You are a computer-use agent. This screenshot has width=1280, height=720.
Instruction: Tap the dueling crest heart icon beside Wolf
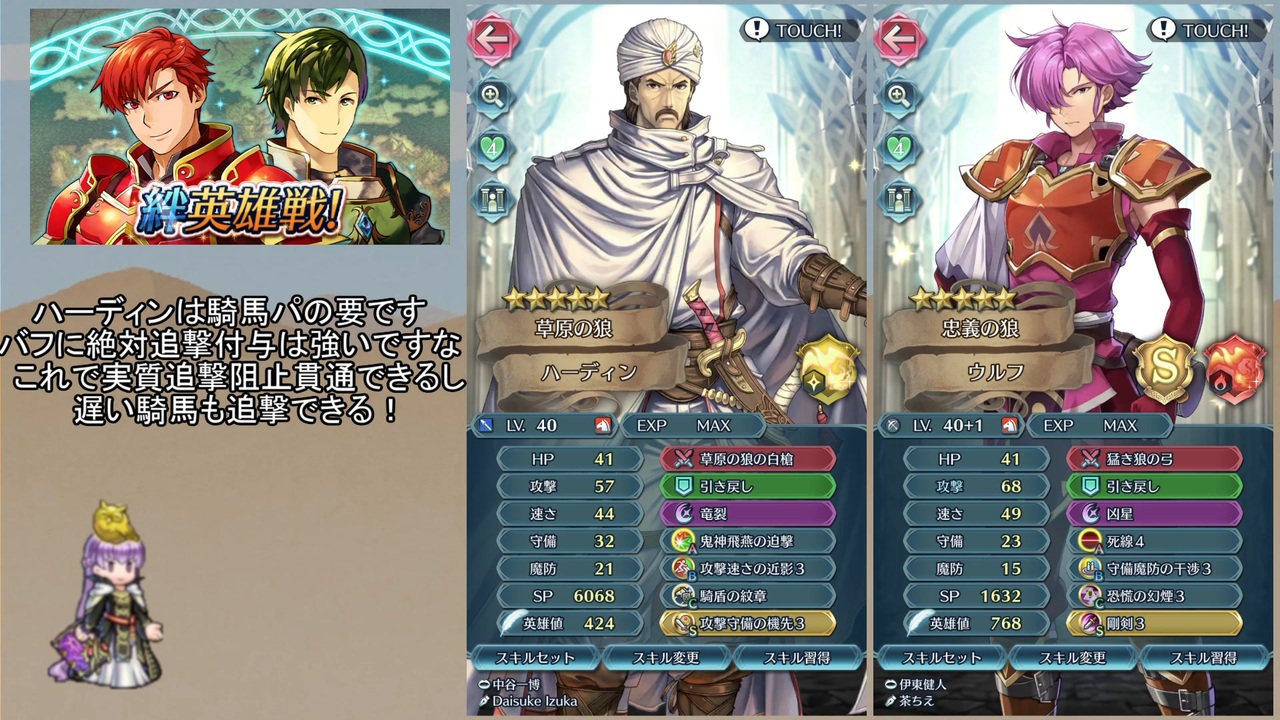(x=898, y=147)
